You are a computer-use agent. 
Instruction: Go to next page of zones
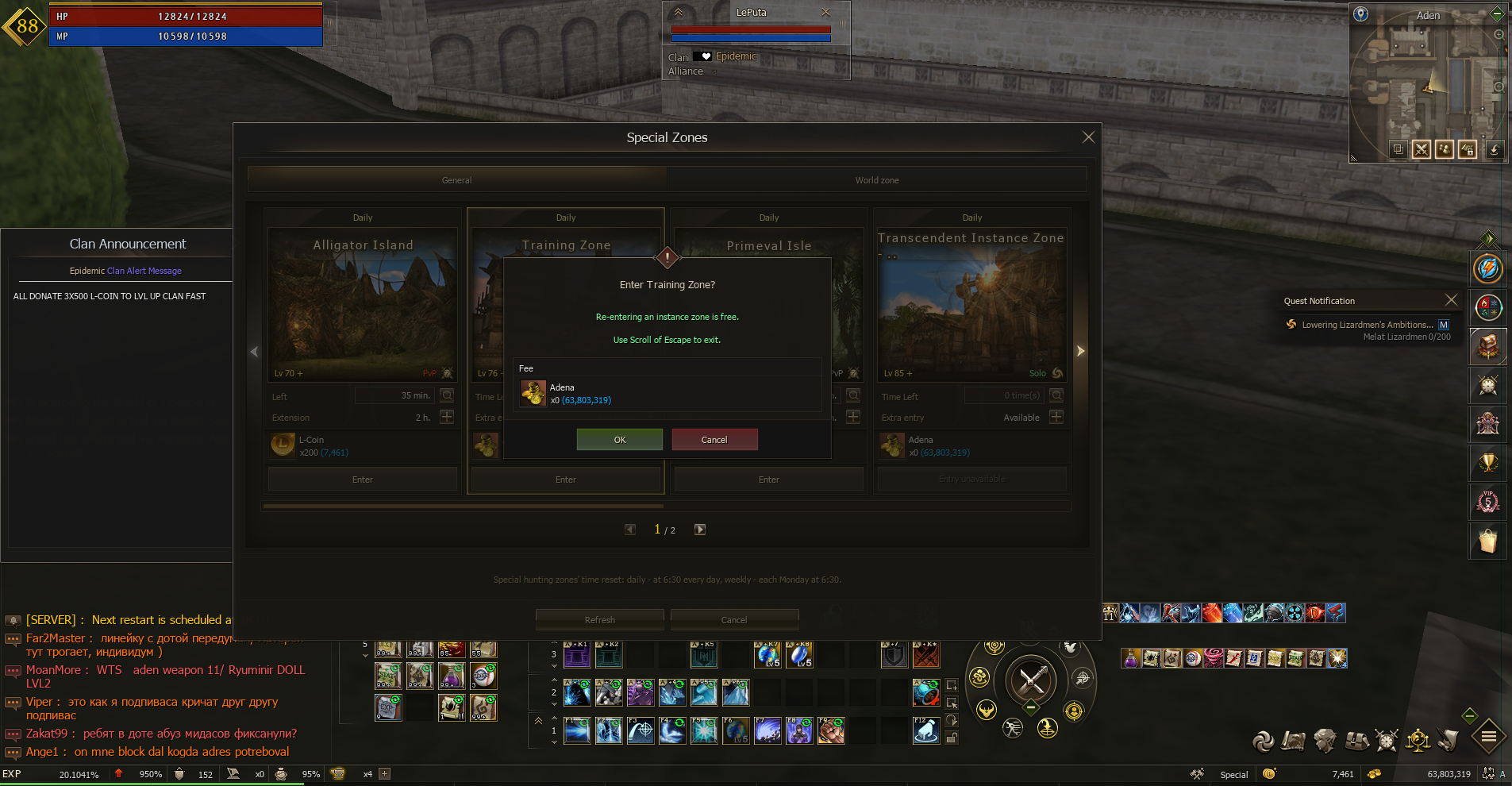coord(700,530)
